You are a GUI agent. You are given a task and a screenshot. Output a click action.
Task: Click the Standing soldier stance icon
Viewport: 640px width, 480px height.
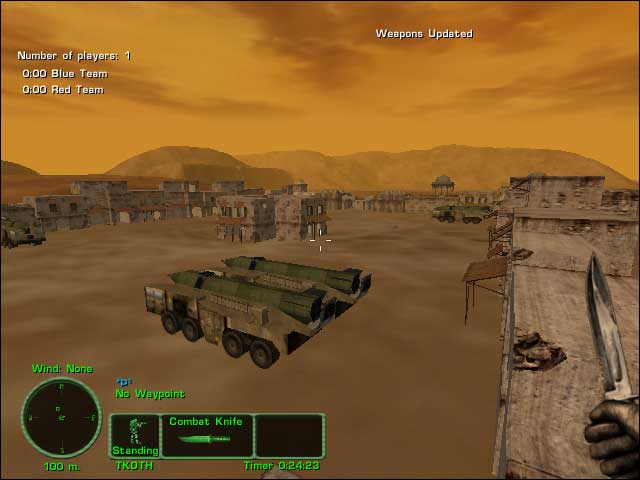point(134,435)
